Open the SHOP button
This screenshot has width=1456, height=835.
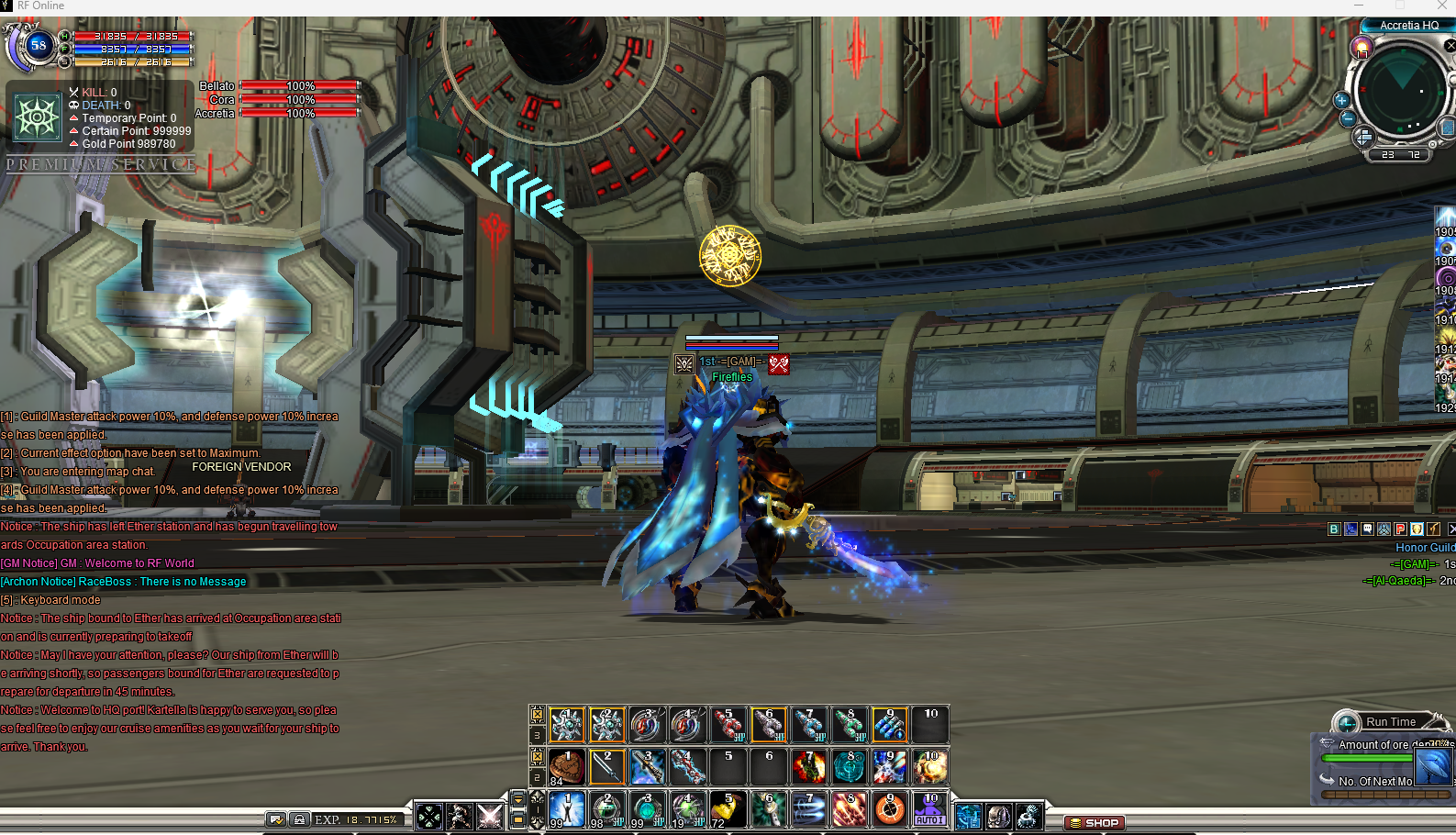(x=1094, y=823)
